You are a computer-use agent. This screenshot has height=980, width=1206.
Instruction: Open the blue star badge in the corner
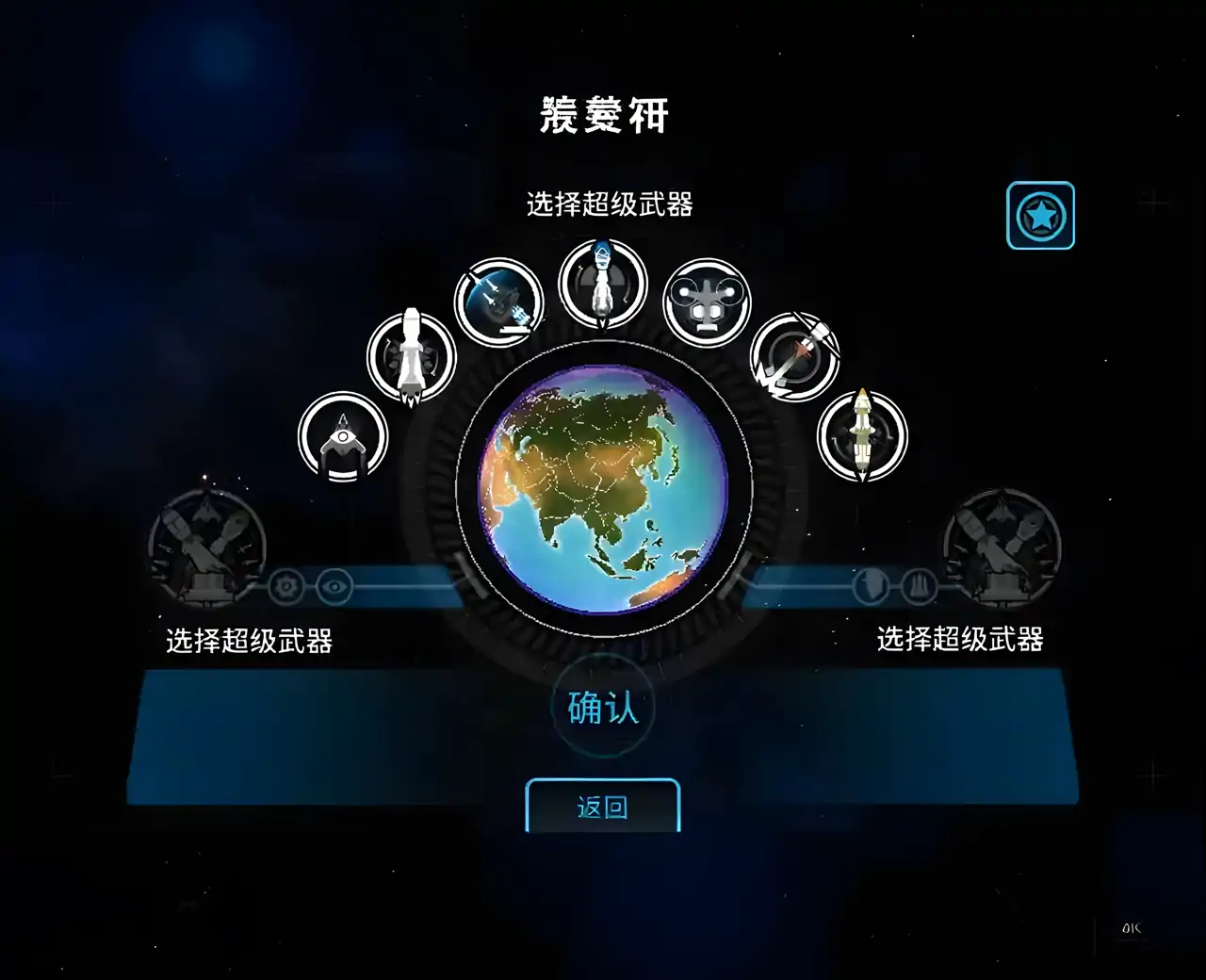tap(1040, 216)
